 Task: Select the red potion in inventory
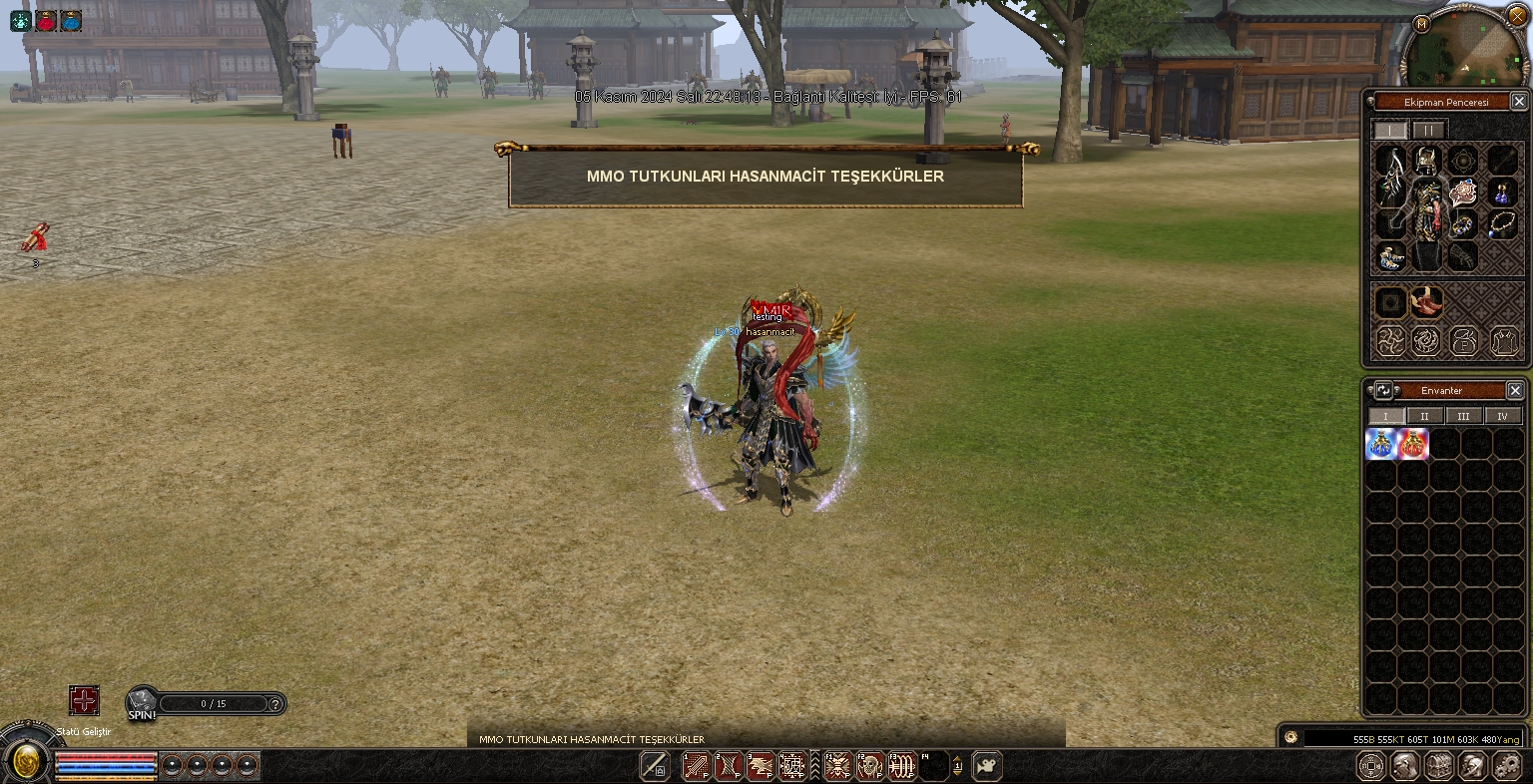tap(1413, 444)
